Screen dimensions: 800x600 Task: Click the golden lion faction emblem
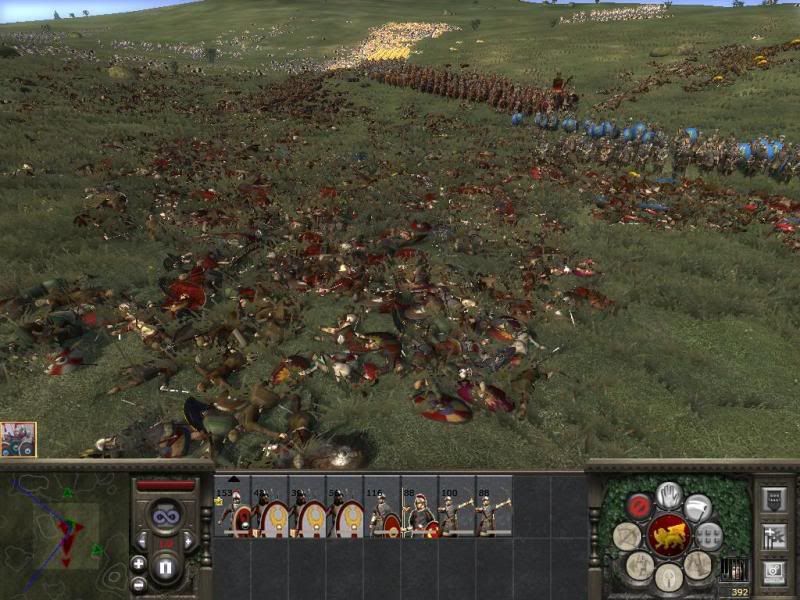tap(668, 536)
